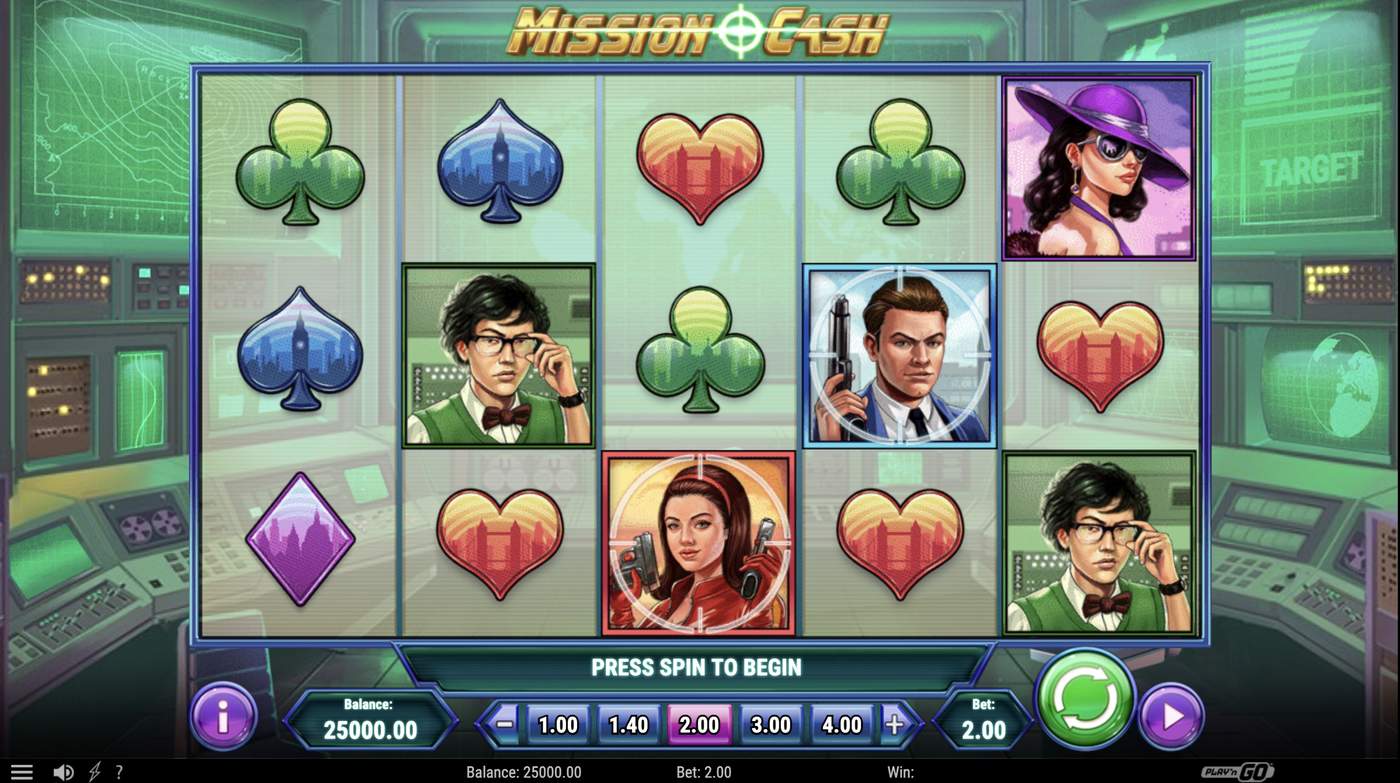The height and width of the screenshot is (783, 1400).
Task: Choose the 4.00 maximum bet
Action: (x=843, y=722)
